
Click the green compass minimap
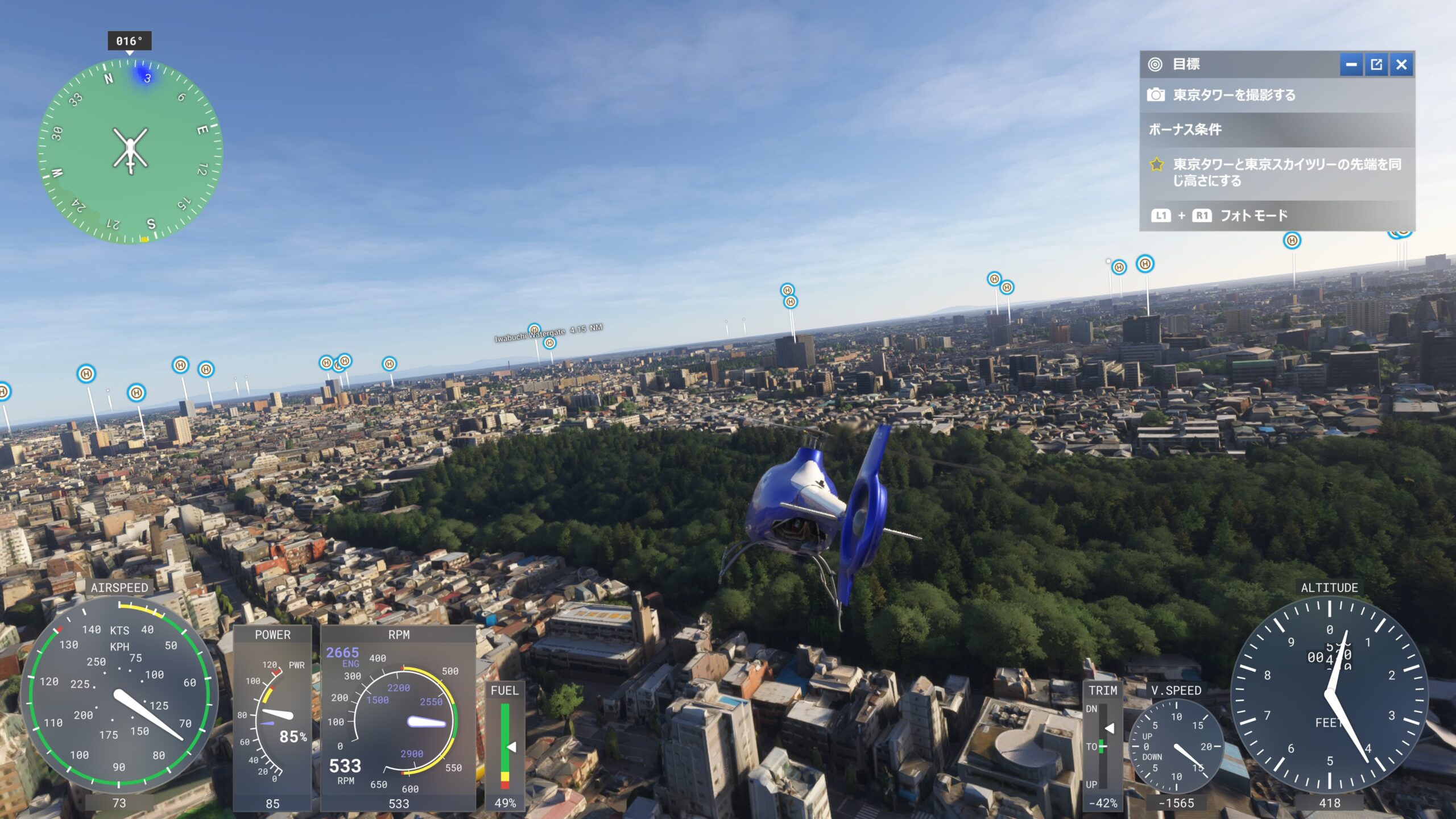click(x=130, y=152)
